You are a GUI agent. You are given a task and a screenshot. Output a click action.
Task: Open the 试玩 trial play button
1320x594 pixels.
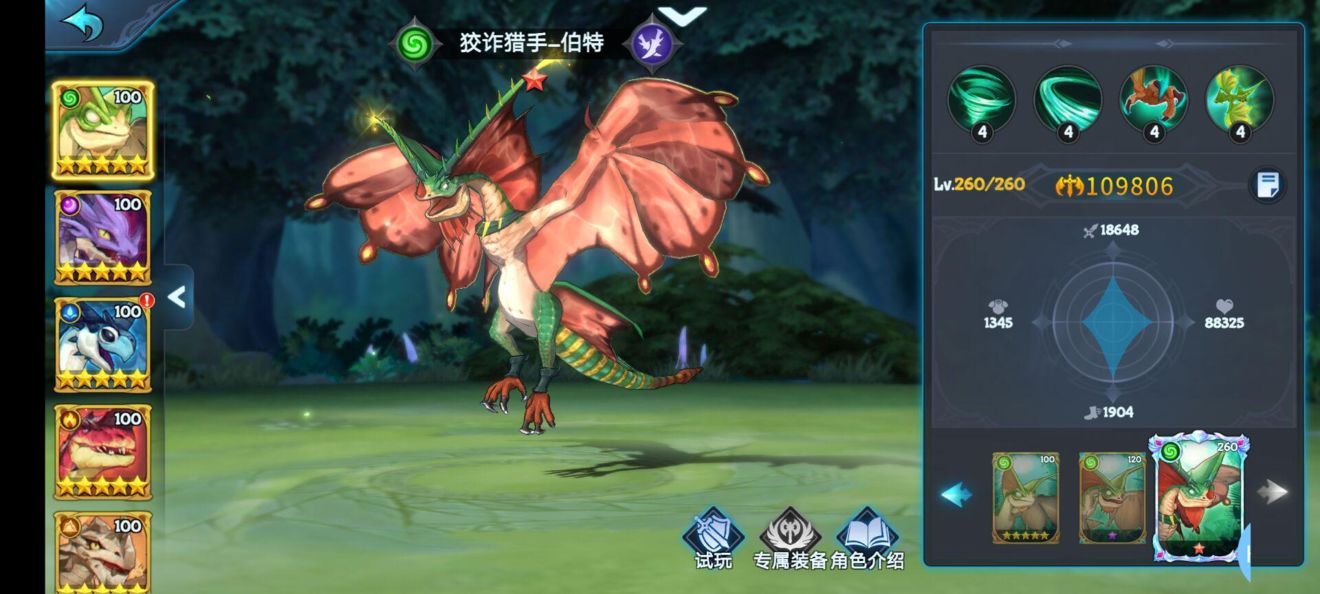[713, 540]
